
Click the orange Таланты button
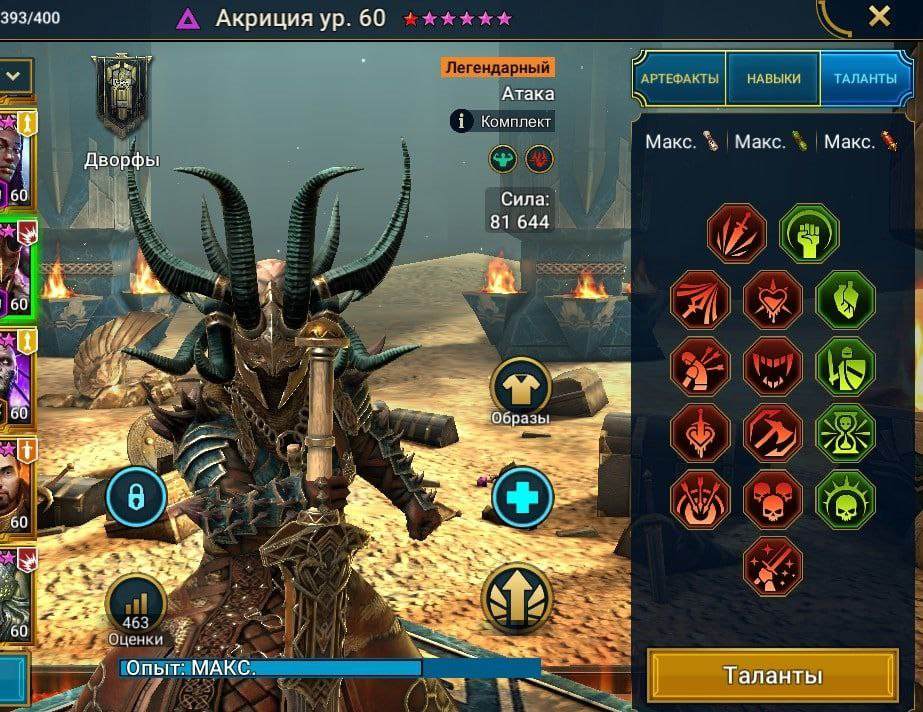(x=772, y=675)
